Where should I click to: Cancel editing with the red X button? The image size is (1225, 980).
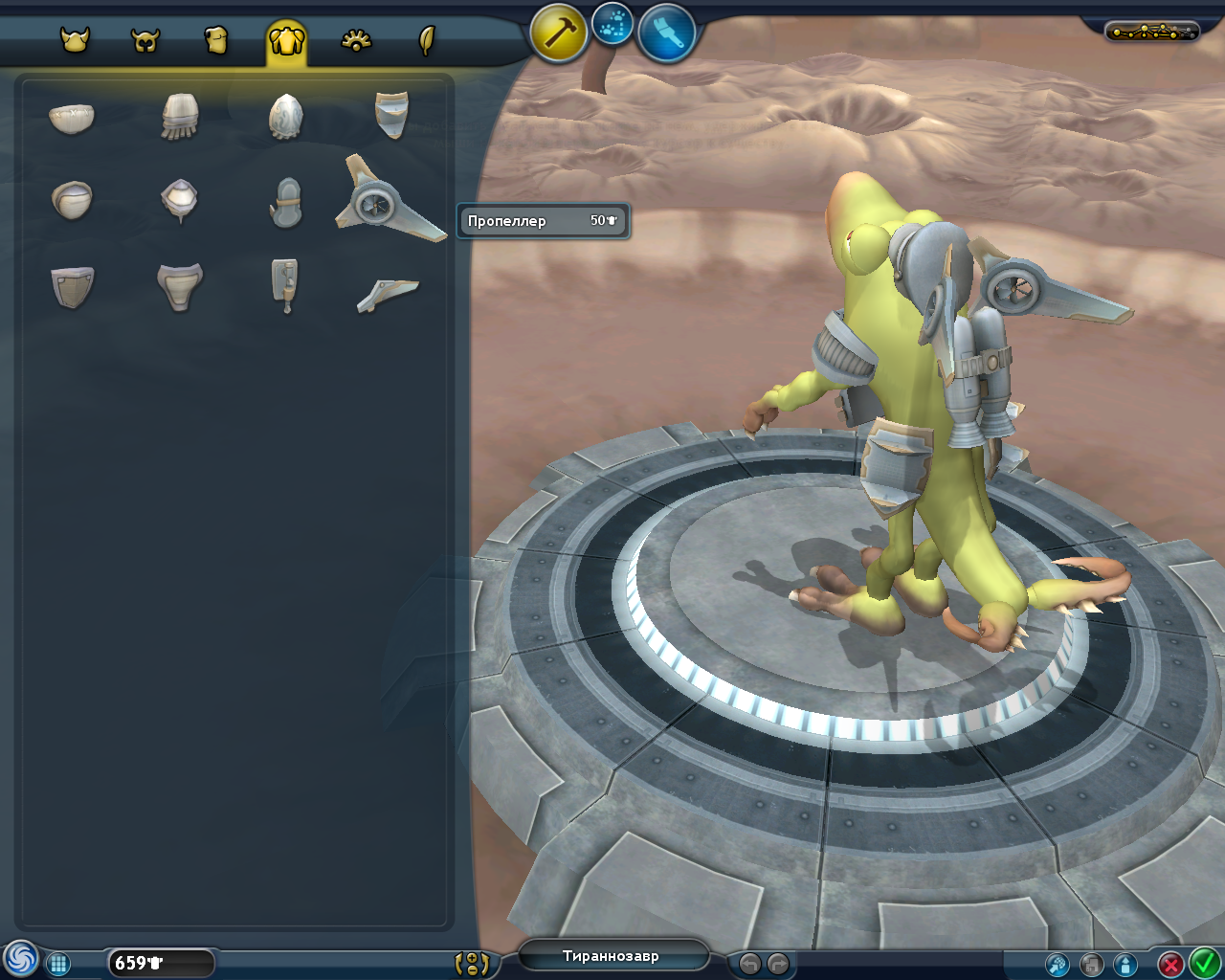click(1170, 964)
